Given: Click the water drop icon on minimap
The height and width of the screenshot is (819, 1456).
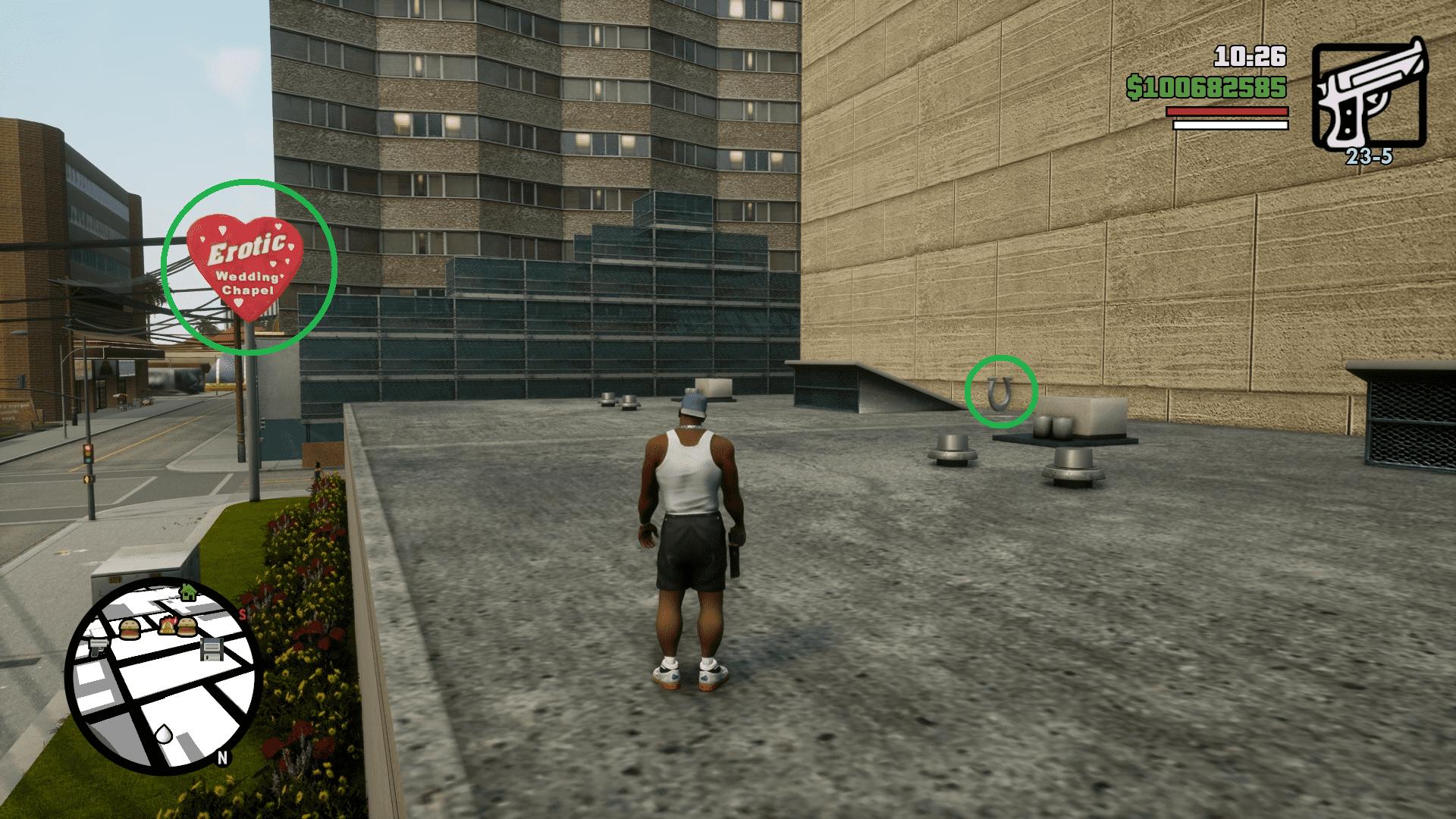Looking at the screenshot, I should coord(164,734).
